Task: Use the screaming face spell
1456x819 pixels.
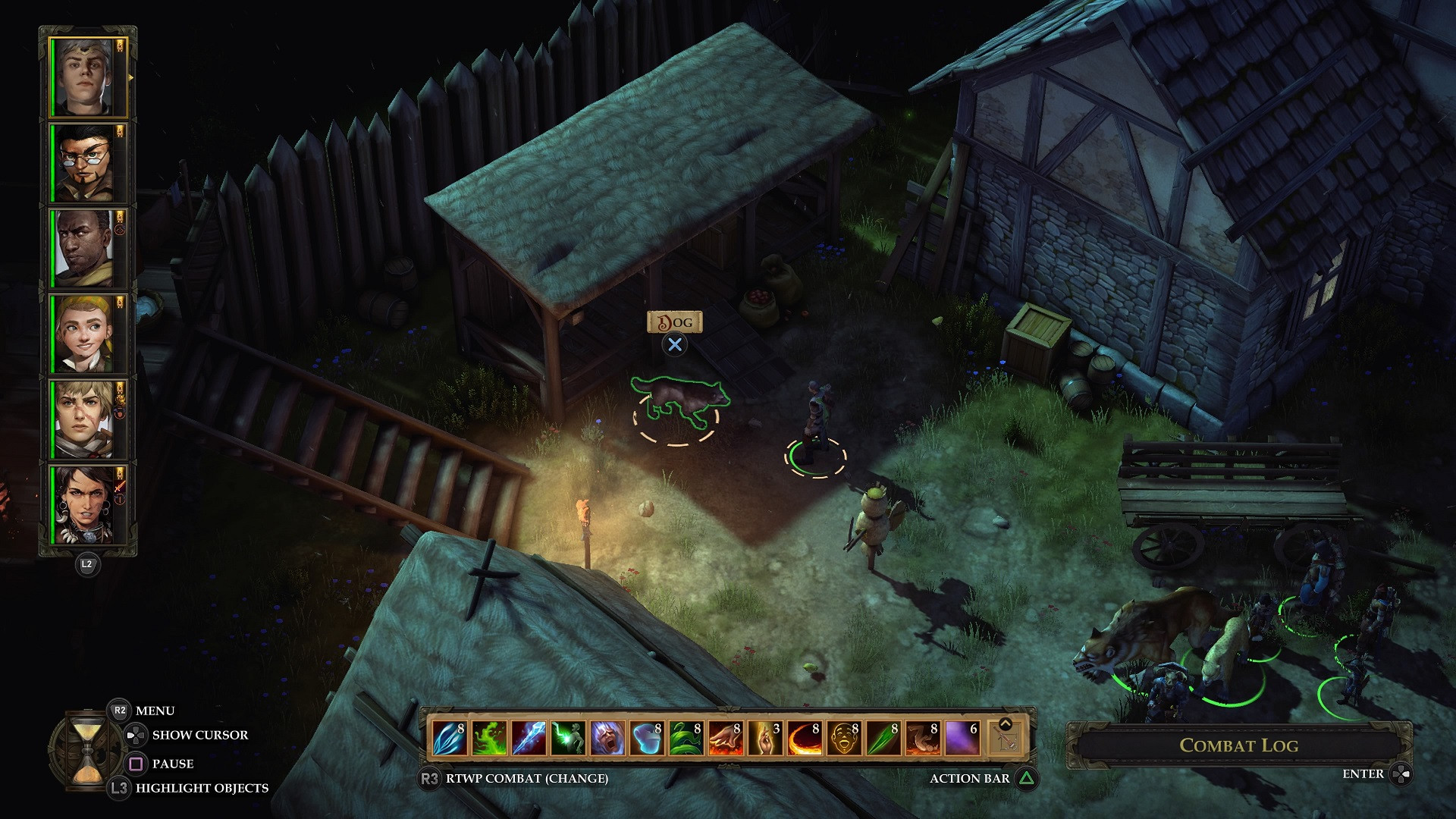Action: (607, 738)
